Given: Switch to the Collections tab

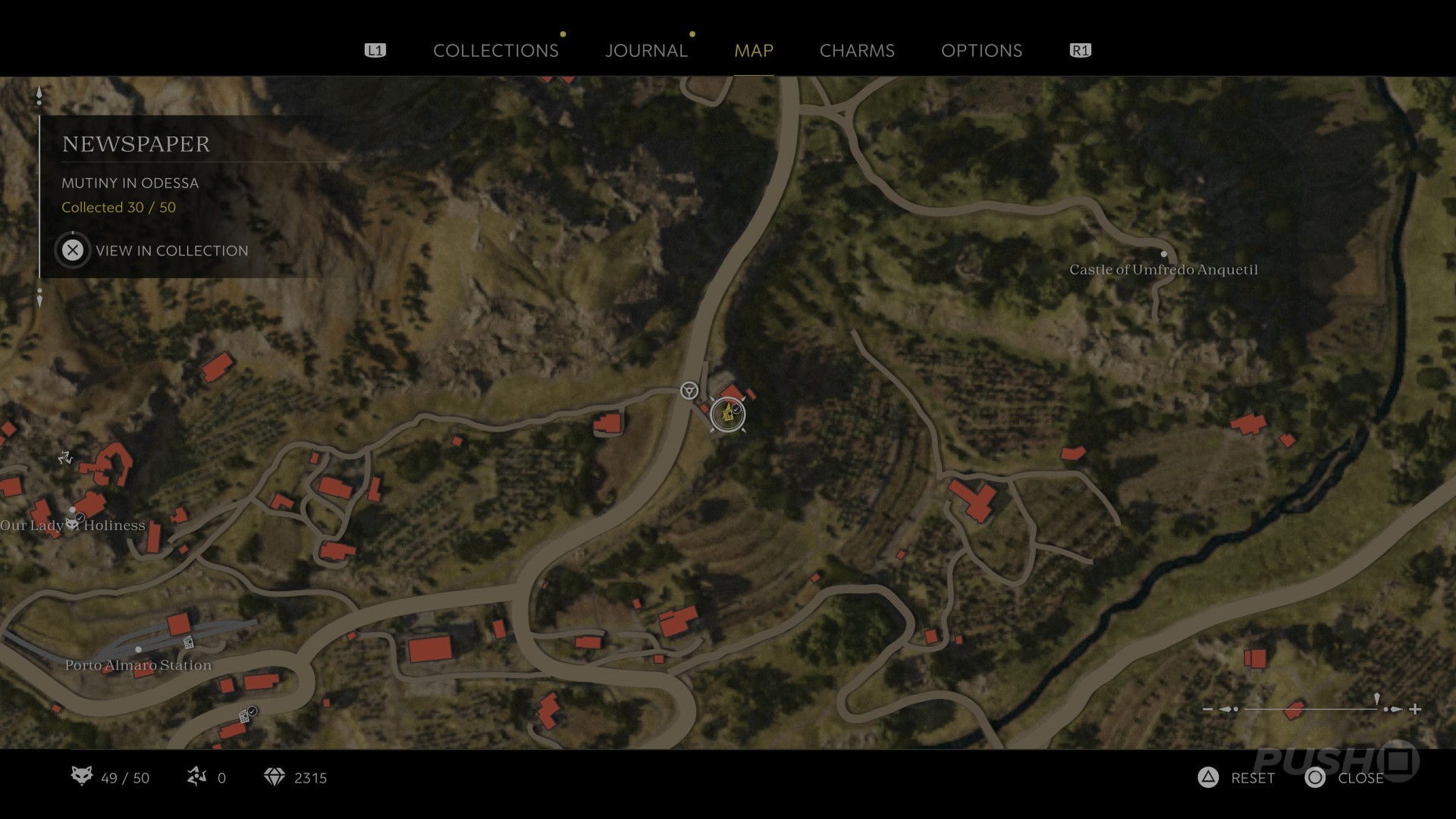Looking at the screenshot, I should coord(495,51).
